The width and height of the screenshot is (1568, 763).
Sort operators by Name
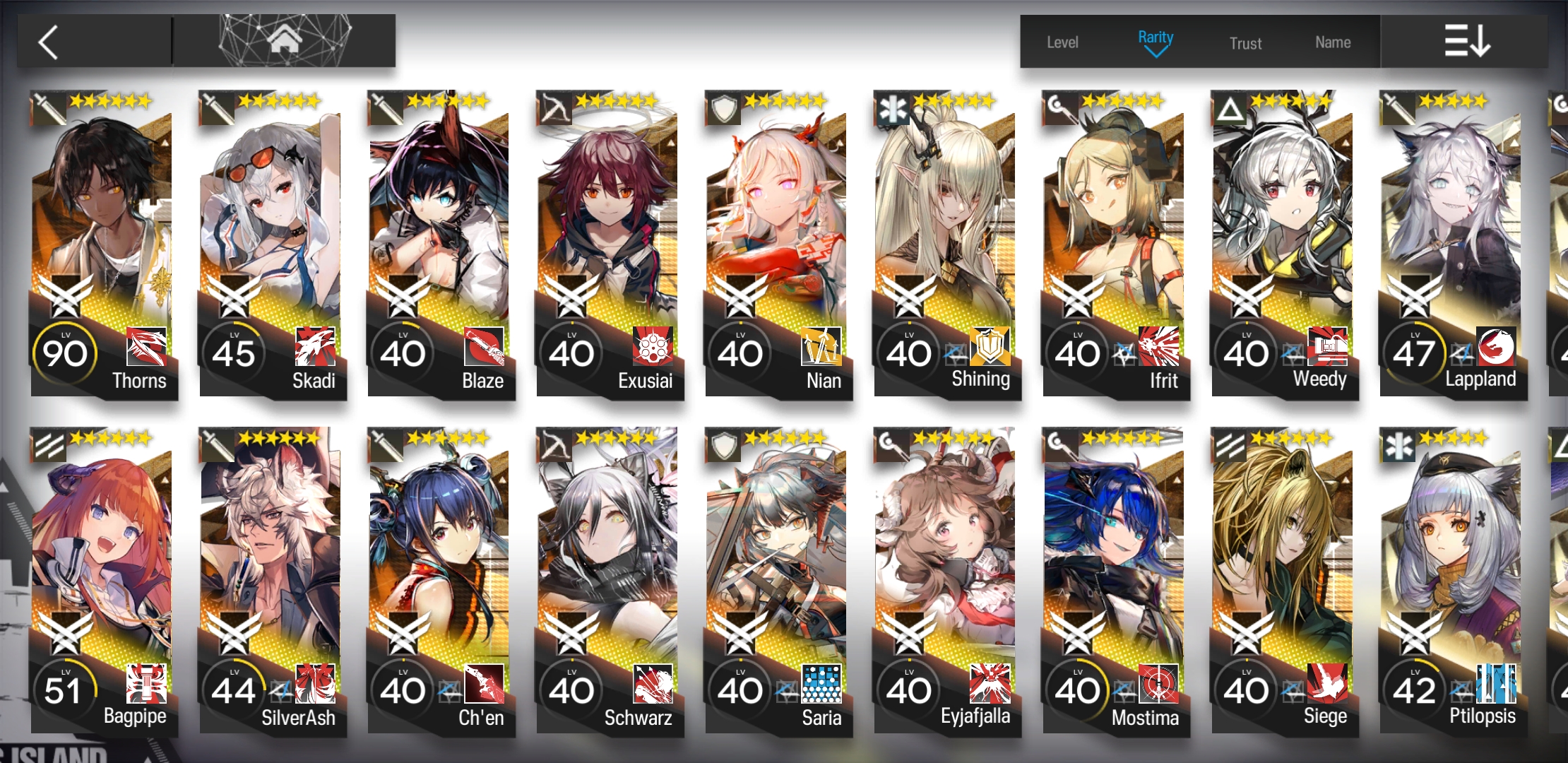point(1332,42)
